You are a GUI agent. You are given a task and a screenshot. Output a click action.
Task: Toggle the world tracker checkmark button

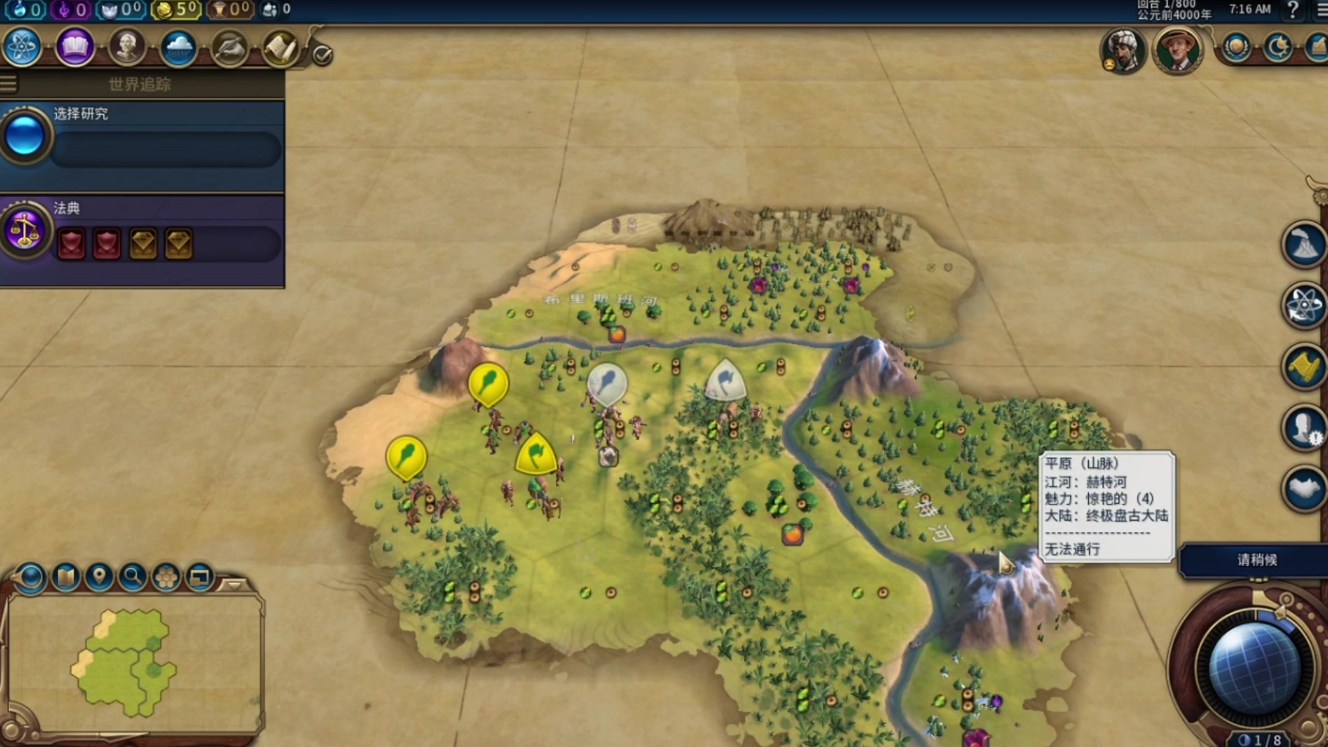point(322,55)
